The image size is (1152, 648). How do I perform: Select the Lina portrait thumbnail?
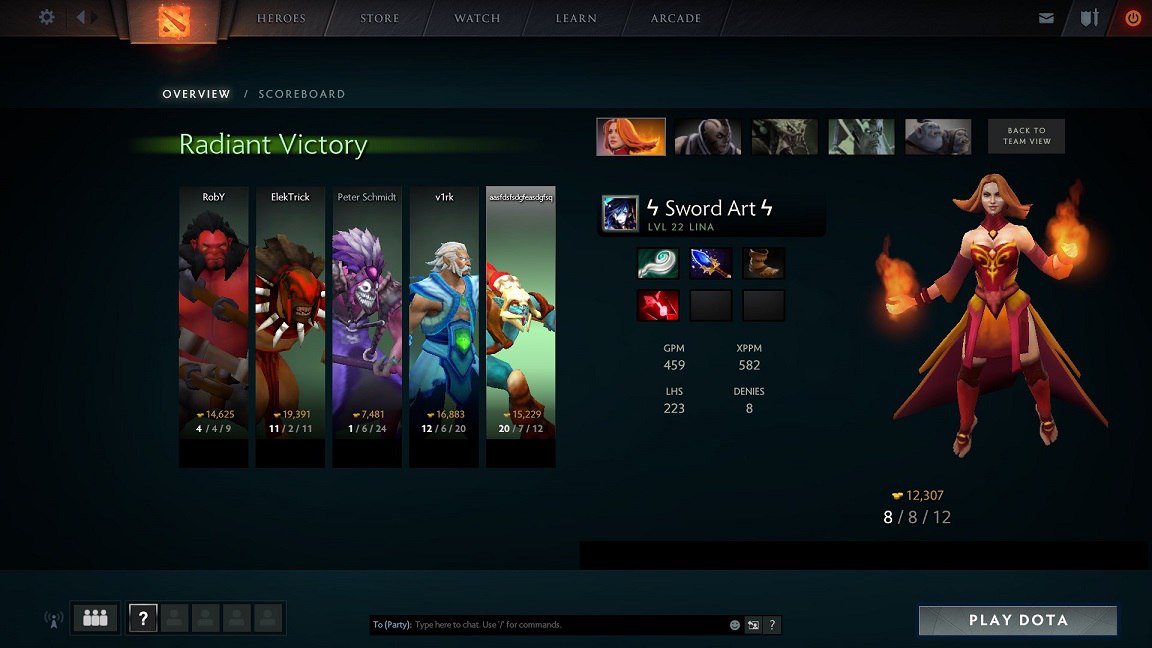pyautogui.click(x=631, y=137)
